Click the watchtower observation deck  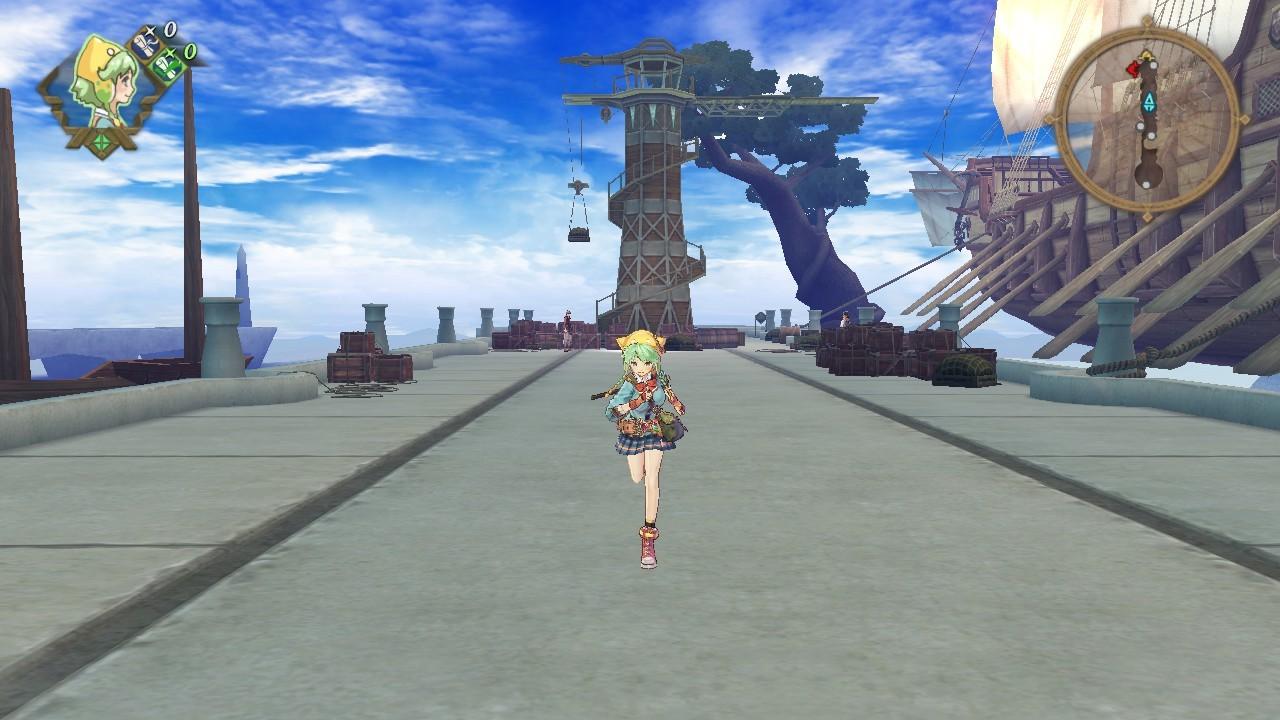pos(650,70)
